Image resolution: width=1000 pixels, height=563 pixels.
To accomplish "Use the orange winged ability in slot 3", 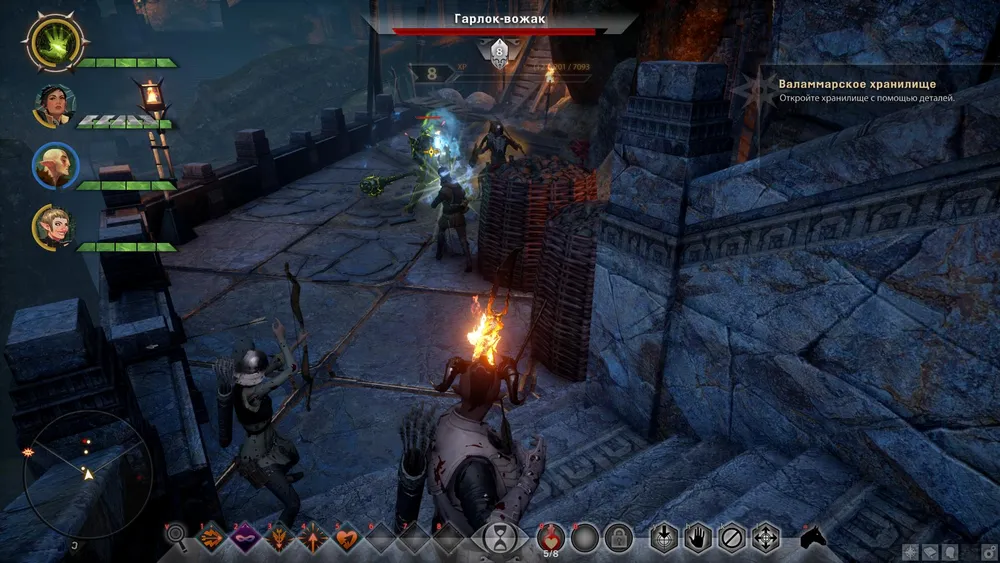I will 279,538.
